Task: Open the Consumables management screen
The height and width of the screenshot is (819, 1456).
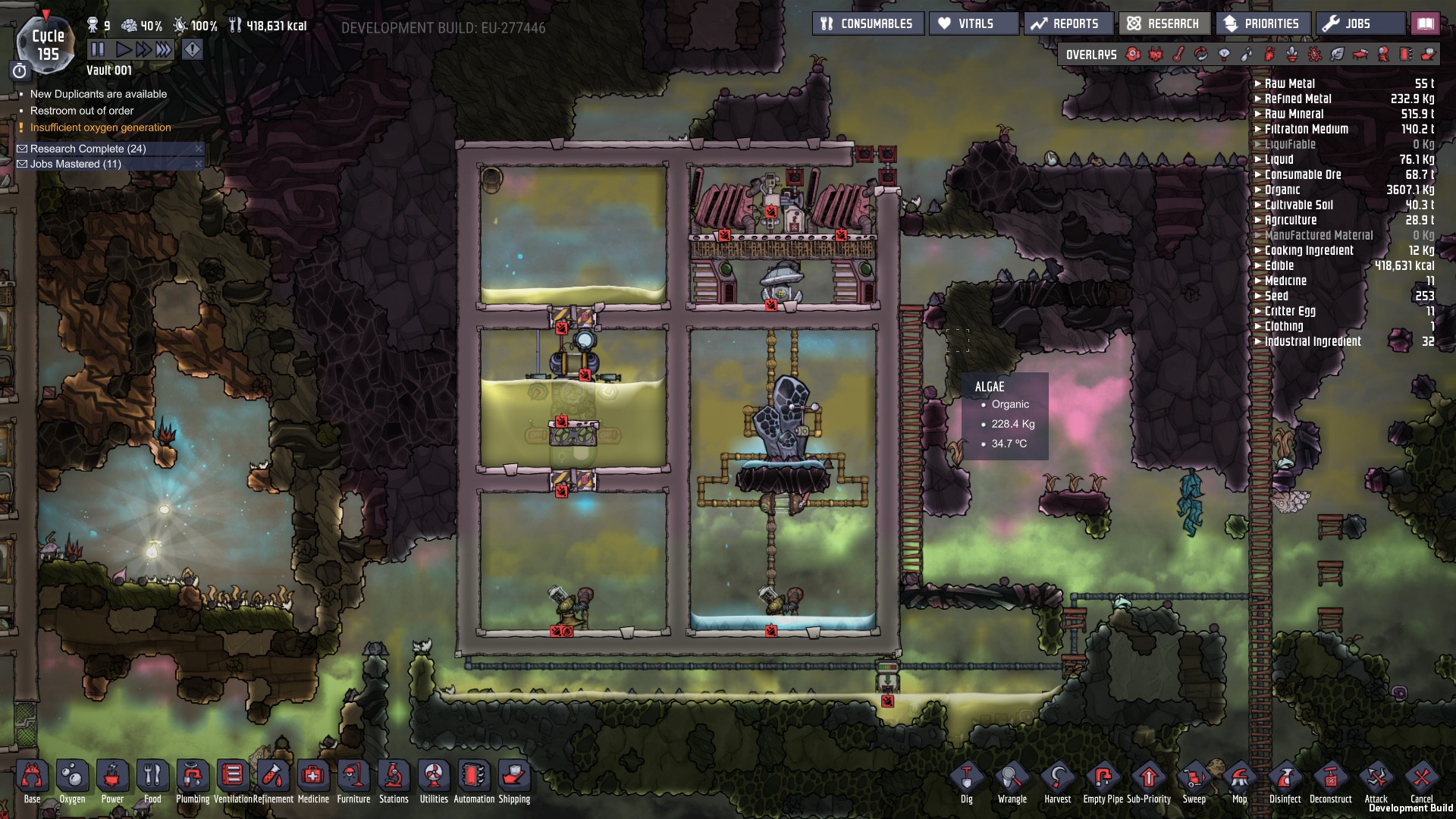Action: tap(868, 24)
